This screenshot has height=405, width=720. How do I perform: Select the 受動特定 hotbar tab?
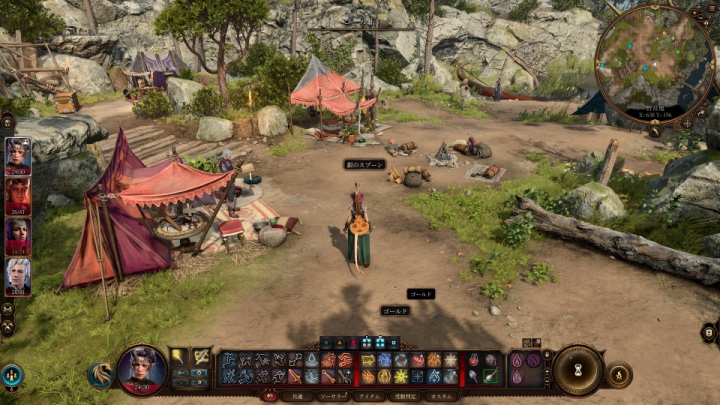point(405,396)
